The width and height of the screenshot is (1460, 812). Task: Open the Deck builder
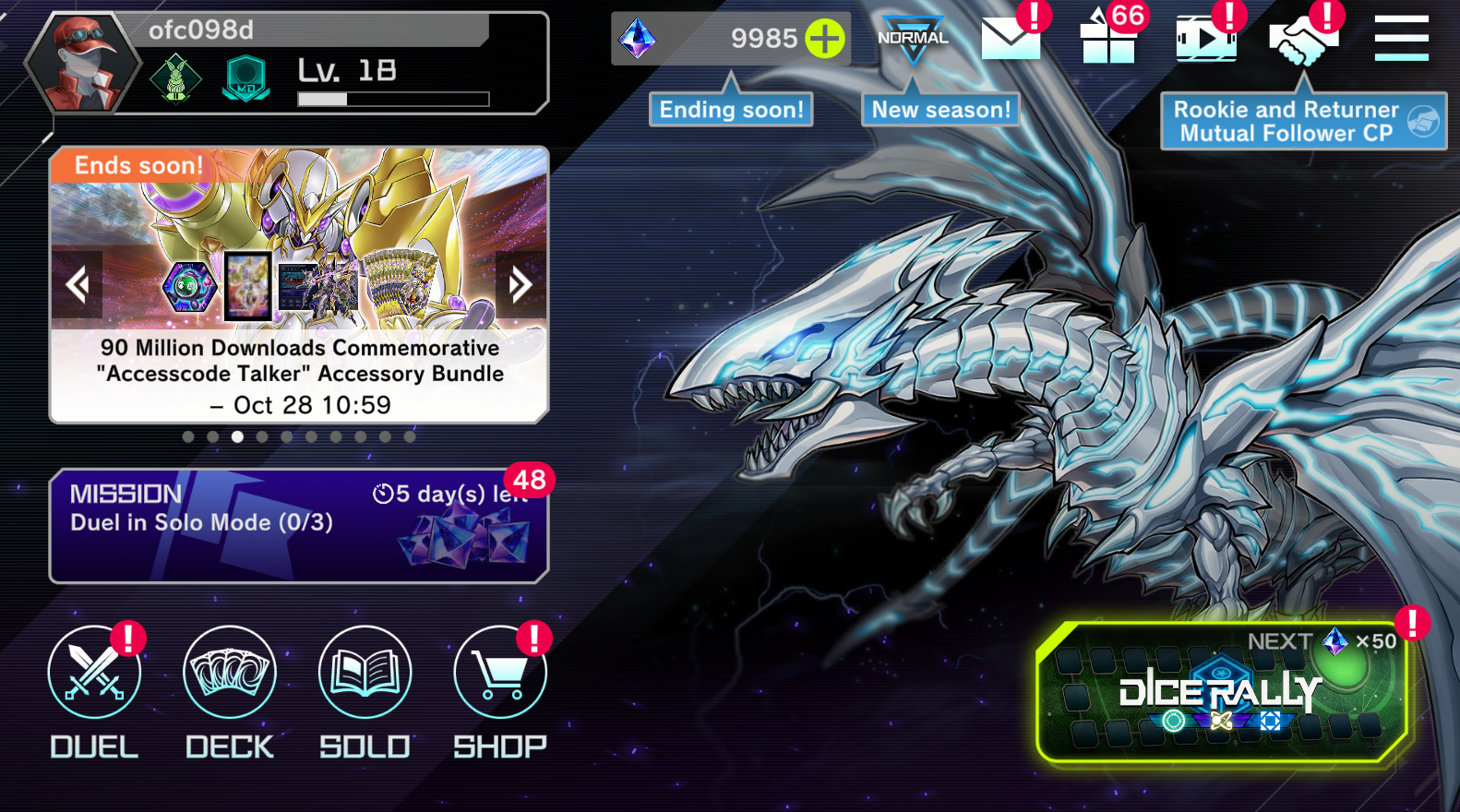230,673
